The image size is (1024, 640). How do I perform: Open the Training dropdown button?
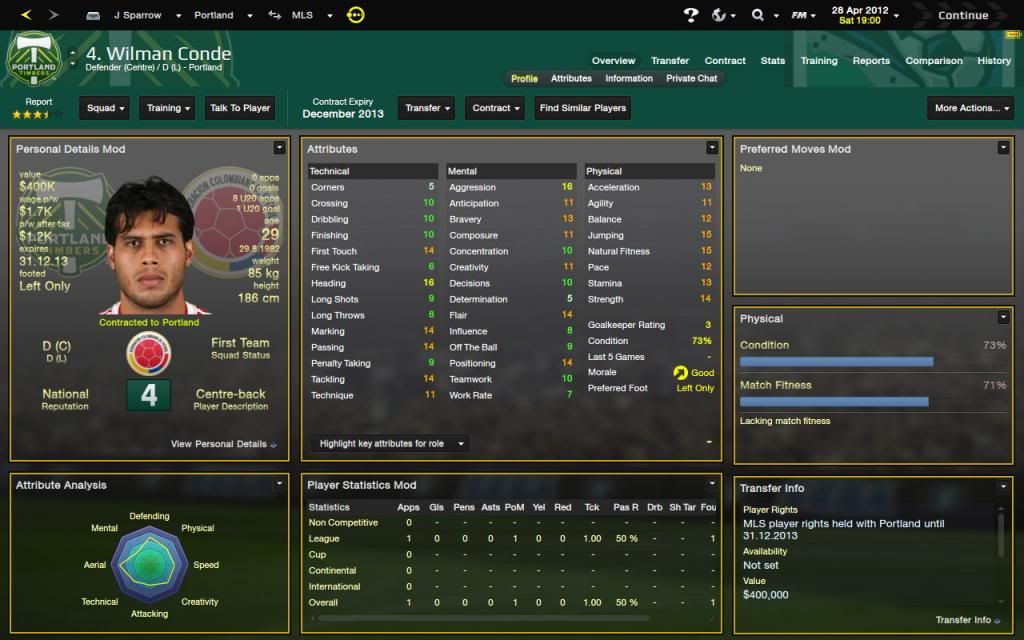tap(168, 108)
